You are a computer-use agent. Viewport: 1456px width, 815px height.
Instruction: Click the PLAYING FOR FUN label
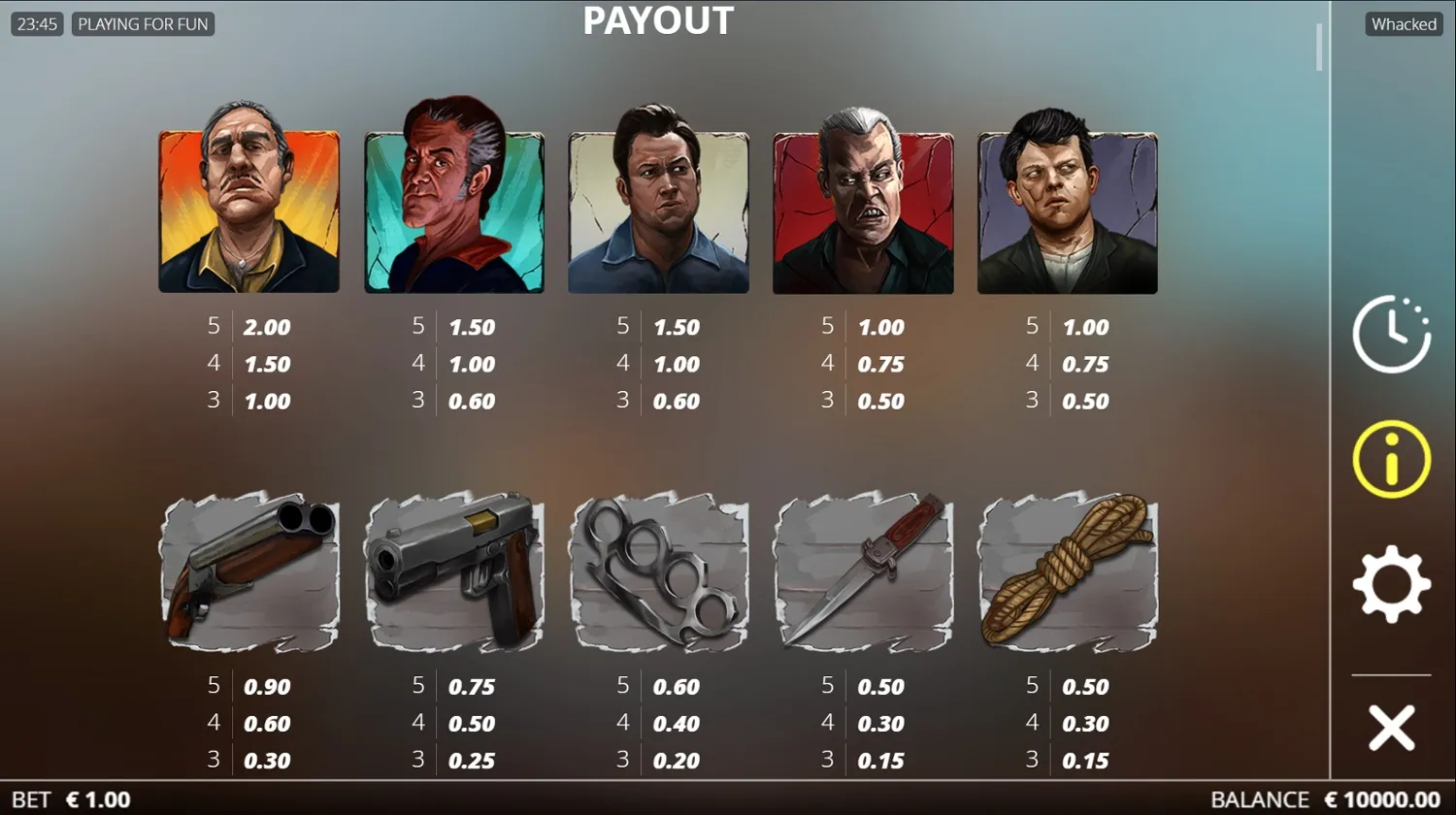point(144,23)
